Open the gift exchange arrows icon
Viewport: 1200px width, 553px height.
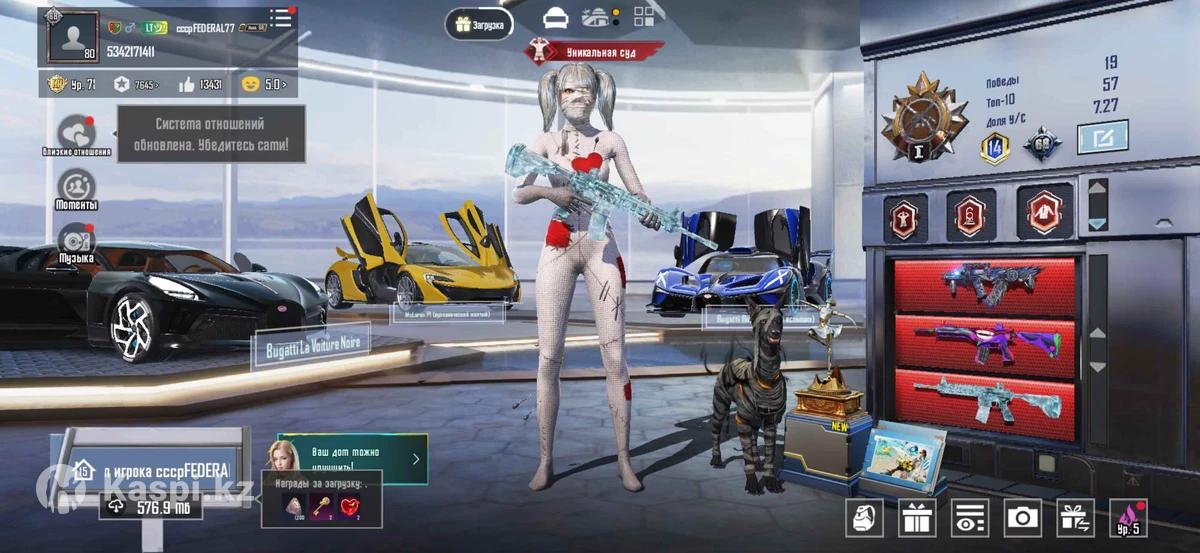1075,517
